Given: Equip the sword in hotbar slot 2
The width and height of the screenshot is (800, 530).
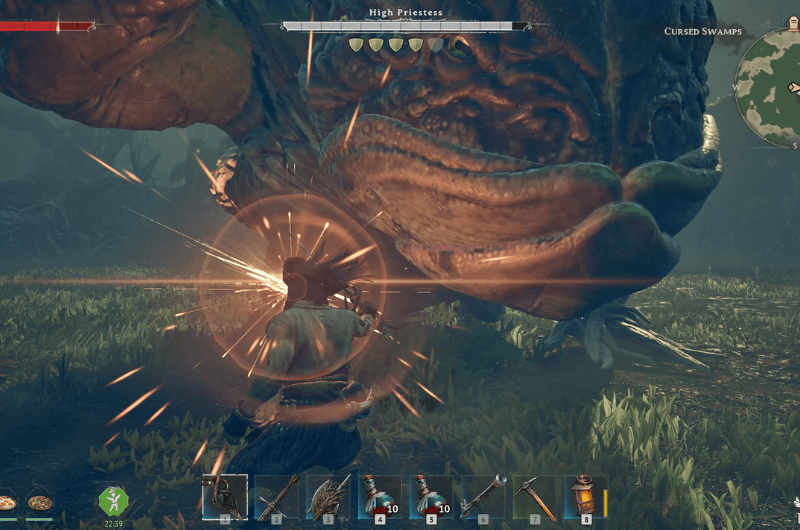Looking at the screenshot, I should 277,496.
